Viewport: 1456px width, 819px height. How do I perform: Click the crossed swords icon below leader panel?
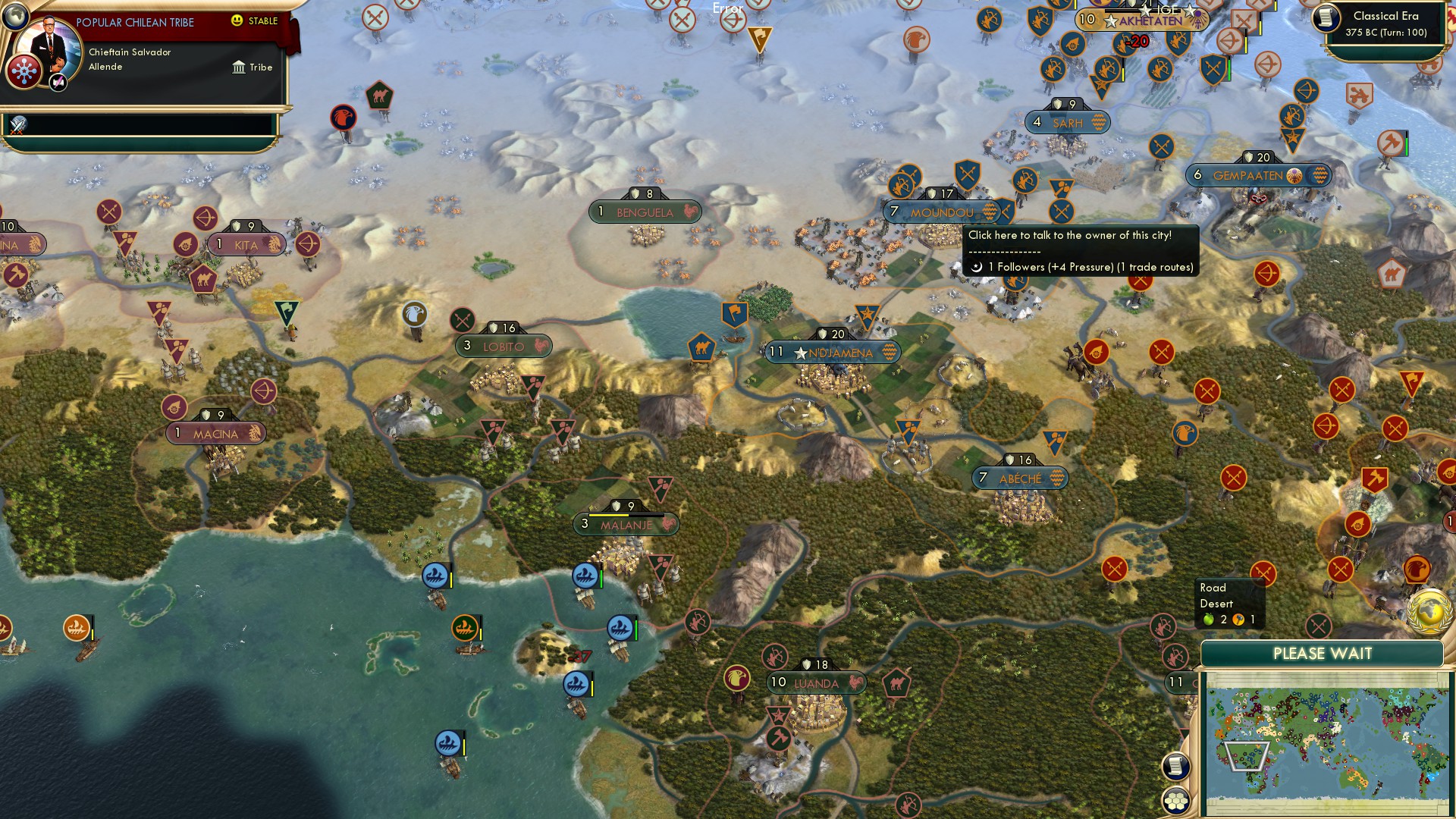[x=17, y=125]
